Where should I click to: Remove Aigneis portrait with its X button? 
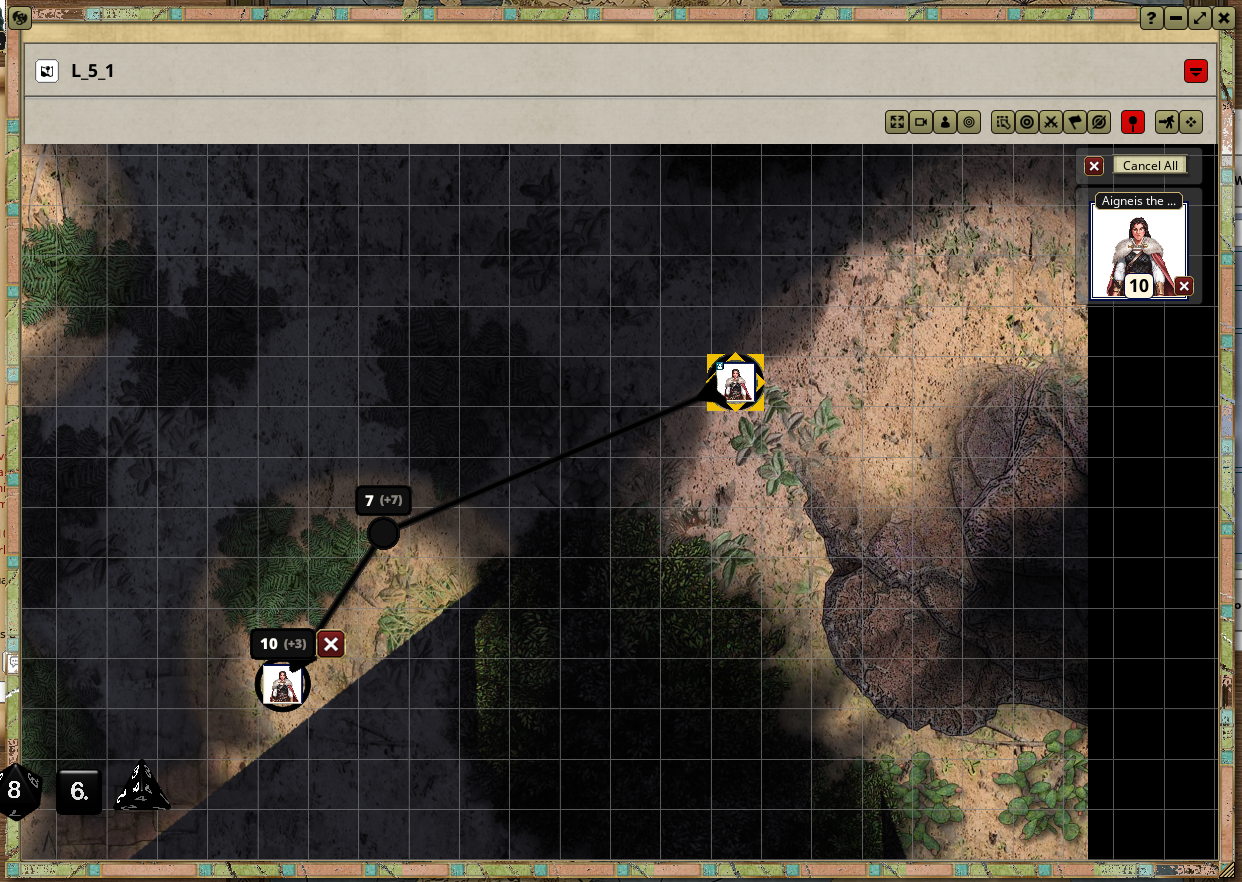pyautogui.click(x=1184, y=287)
